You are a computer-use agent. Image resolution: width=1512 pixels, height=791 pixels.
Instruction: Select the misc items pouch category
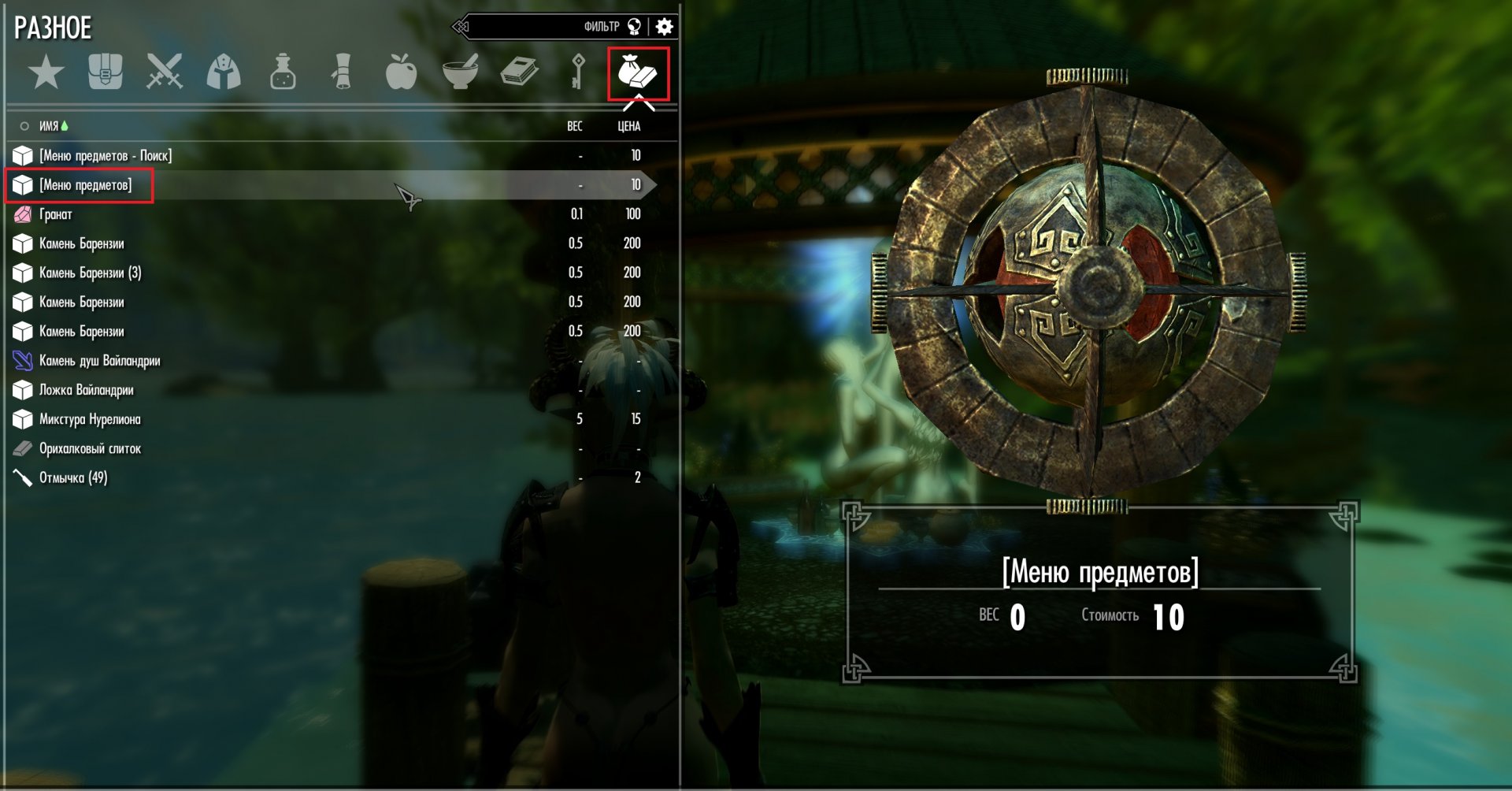click(638, 73)
